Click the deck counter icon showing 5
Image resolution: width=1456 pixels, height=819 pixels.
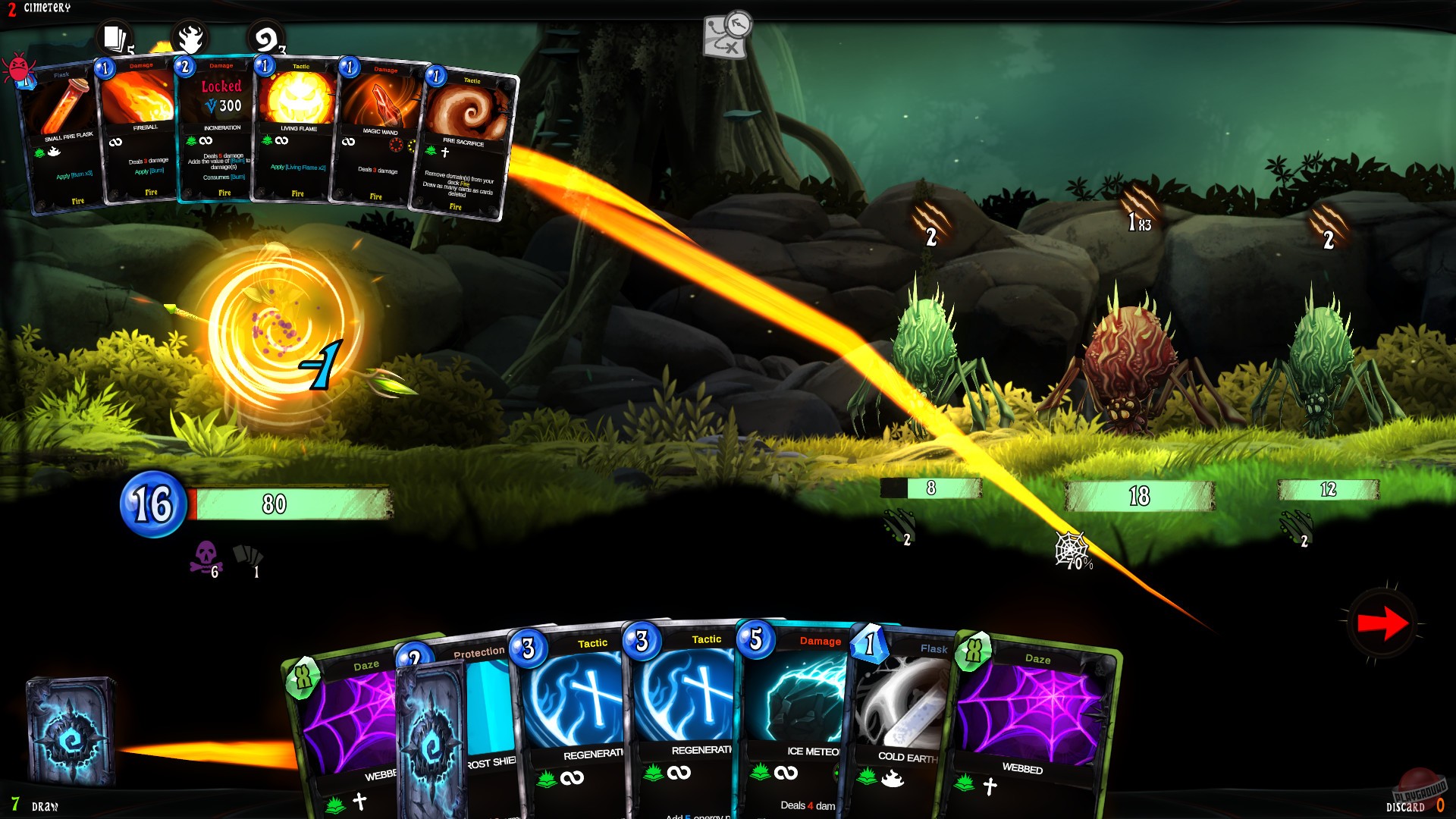pyautogui.click(x=113, y=37)
